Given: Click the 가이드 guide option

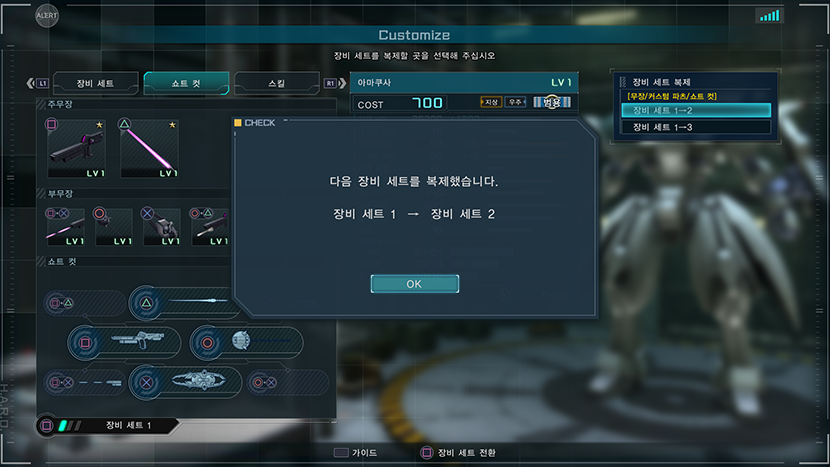Looking at the screenshot, I should [355, 453].
